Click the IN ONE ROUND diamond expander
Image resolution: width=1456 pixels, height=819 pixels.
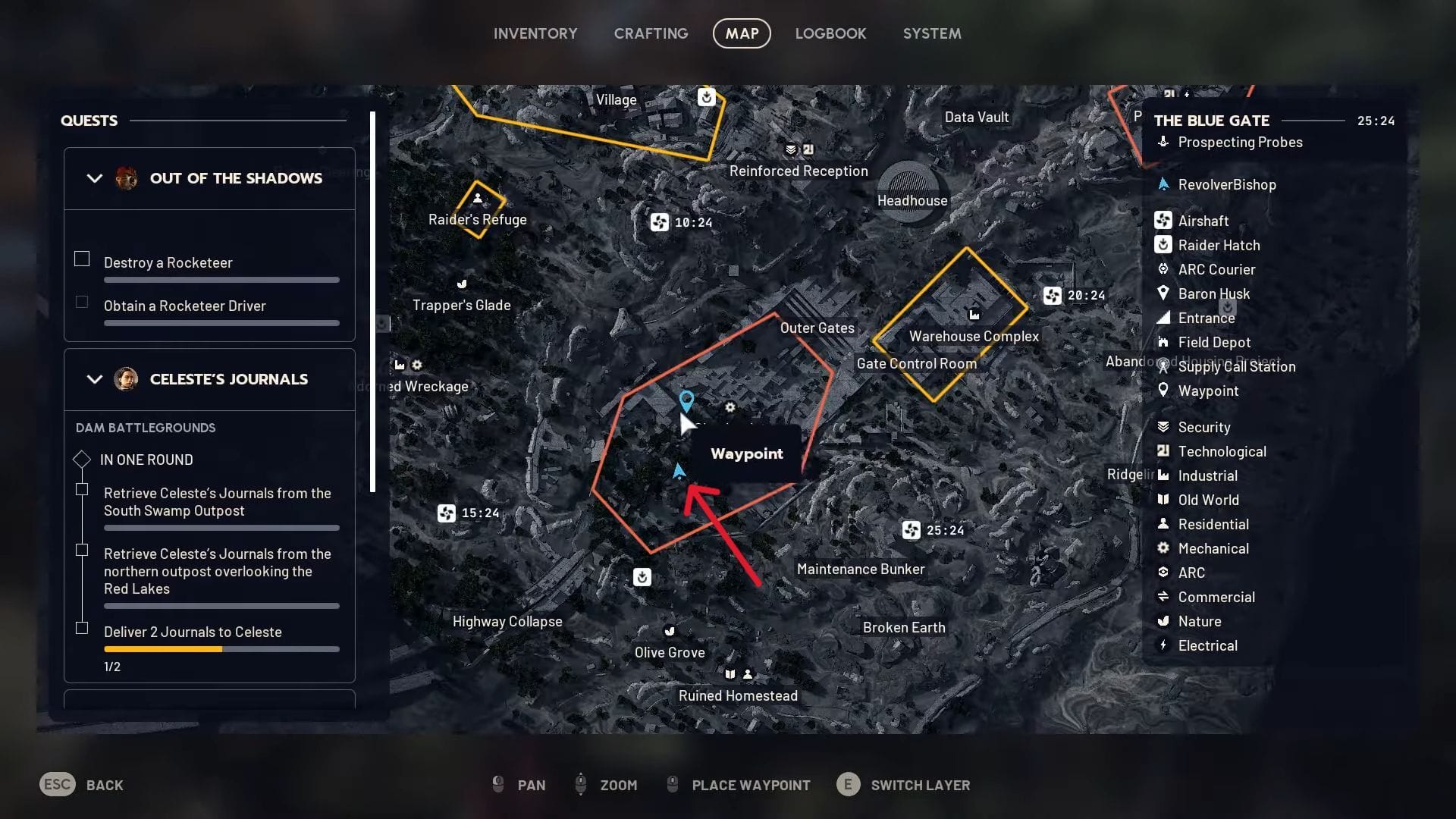click(81, 459)
